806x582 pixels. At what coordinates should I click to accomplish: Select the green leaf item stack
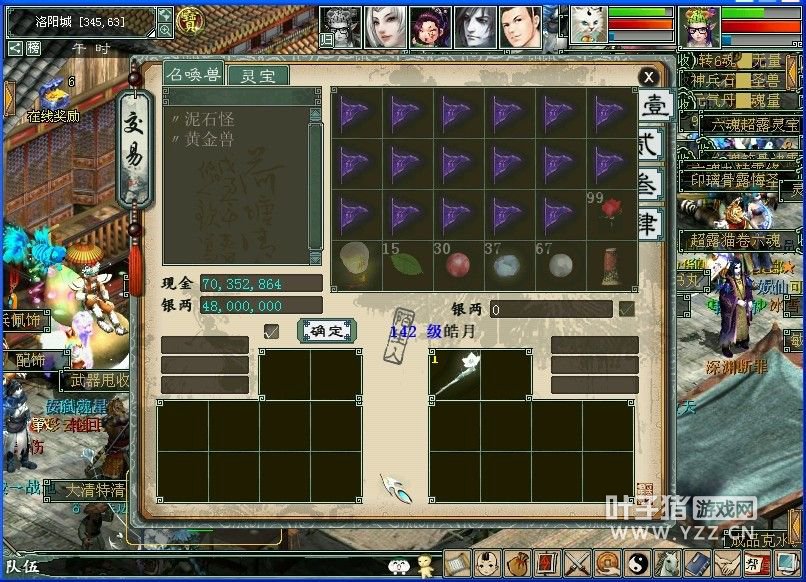pyautogui.click(x=407, y=263)
